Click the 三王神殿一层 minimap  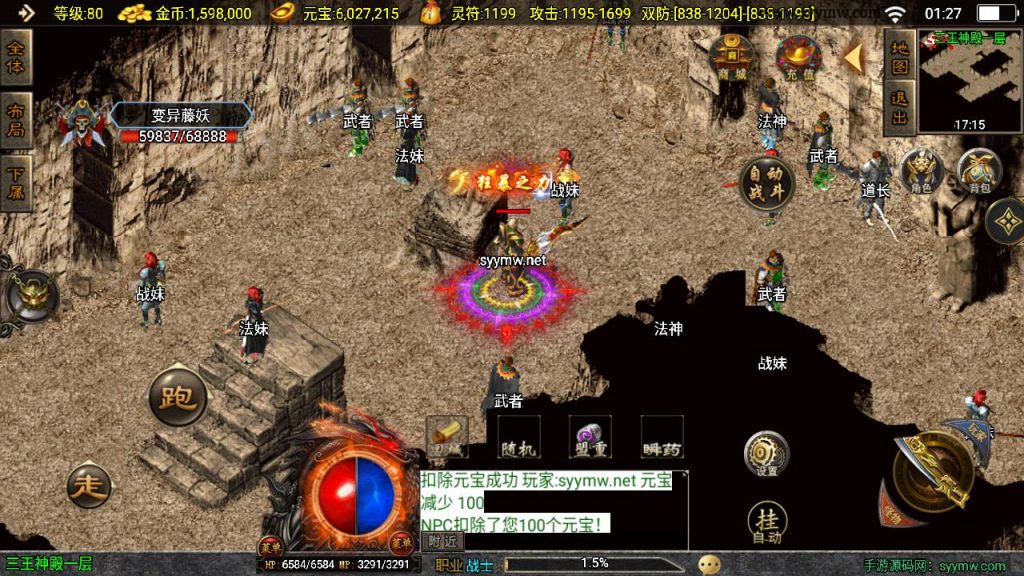click(x=967, y=82)
